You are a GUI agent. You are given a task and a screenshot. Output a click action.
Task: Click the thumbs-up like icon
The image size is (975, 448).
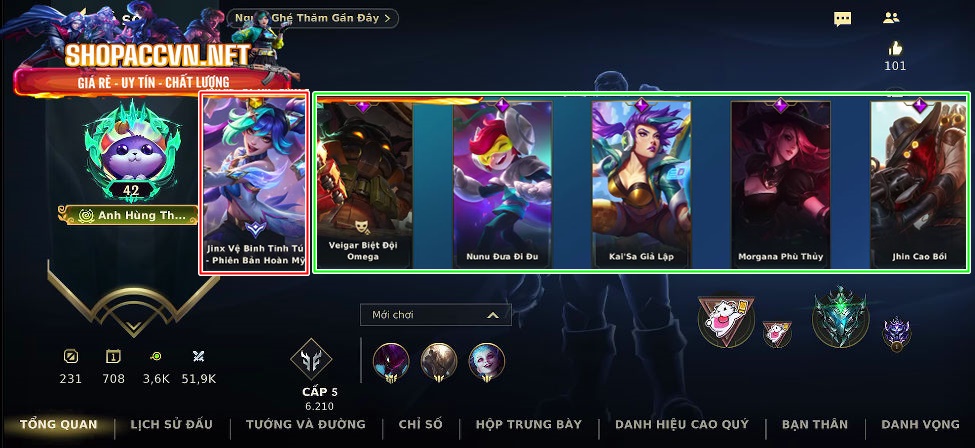[895, 48]
